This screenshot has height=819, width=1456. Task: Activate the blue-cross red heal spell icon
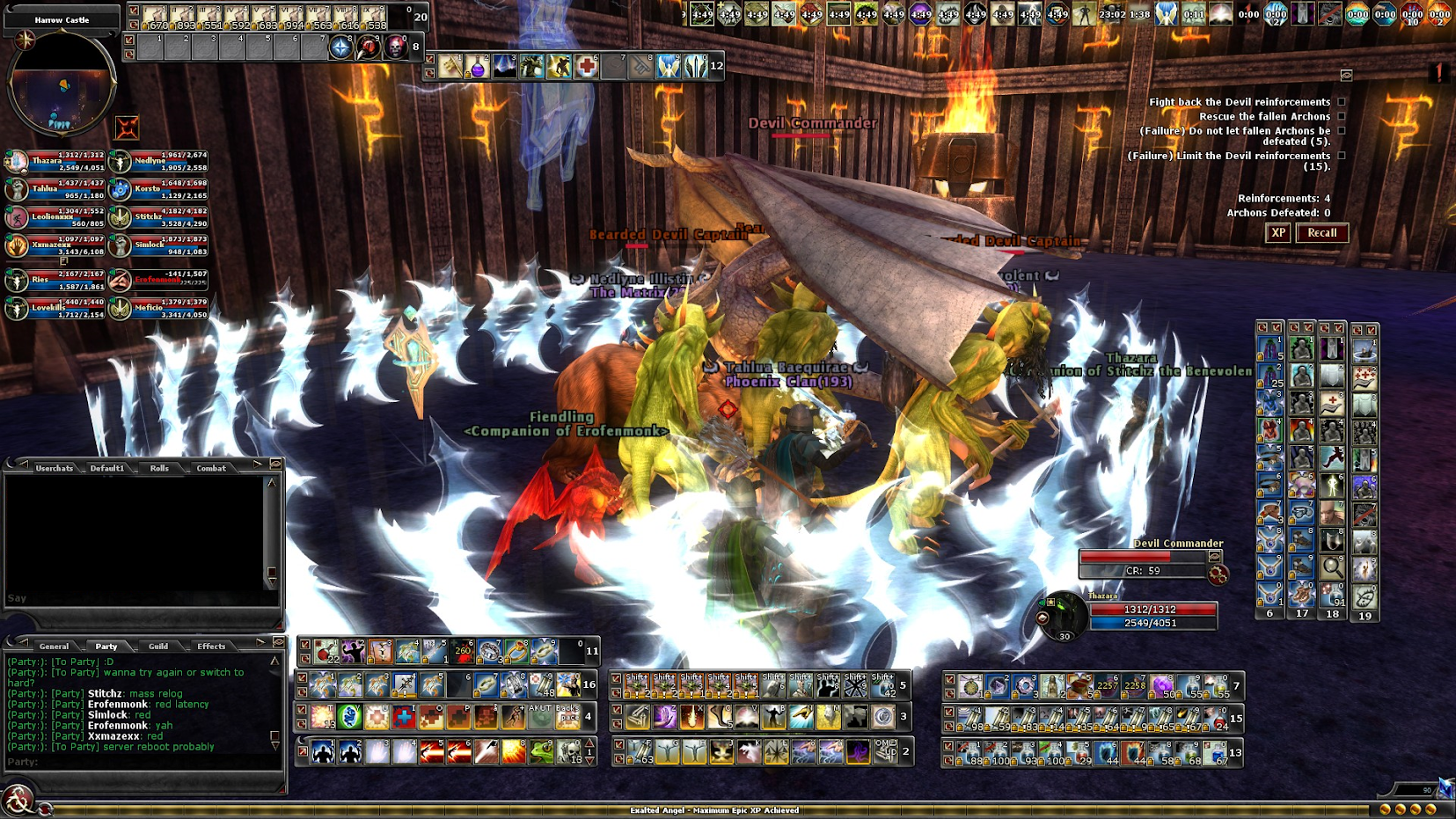tap(404, 718)
